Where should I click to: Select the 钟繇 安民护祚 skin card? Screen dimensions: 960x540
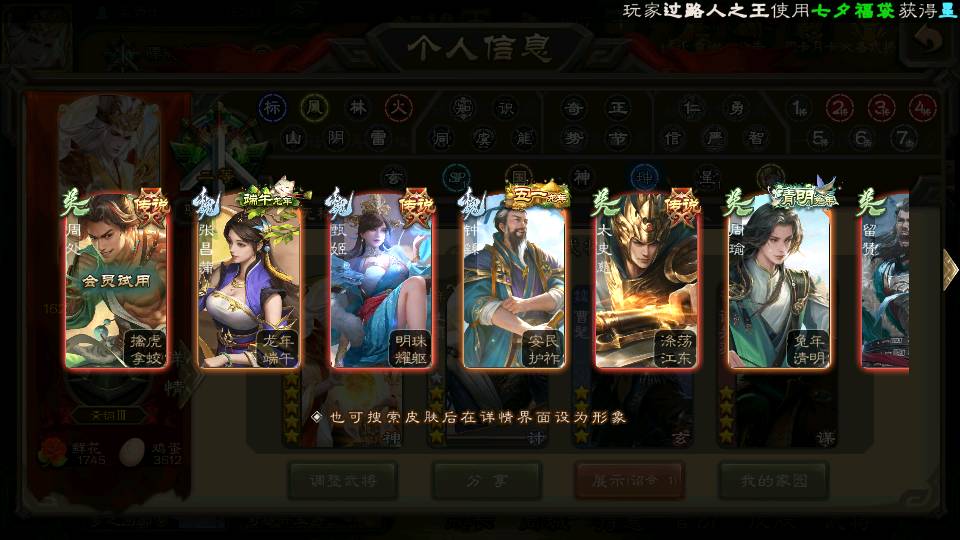point(513,282)
